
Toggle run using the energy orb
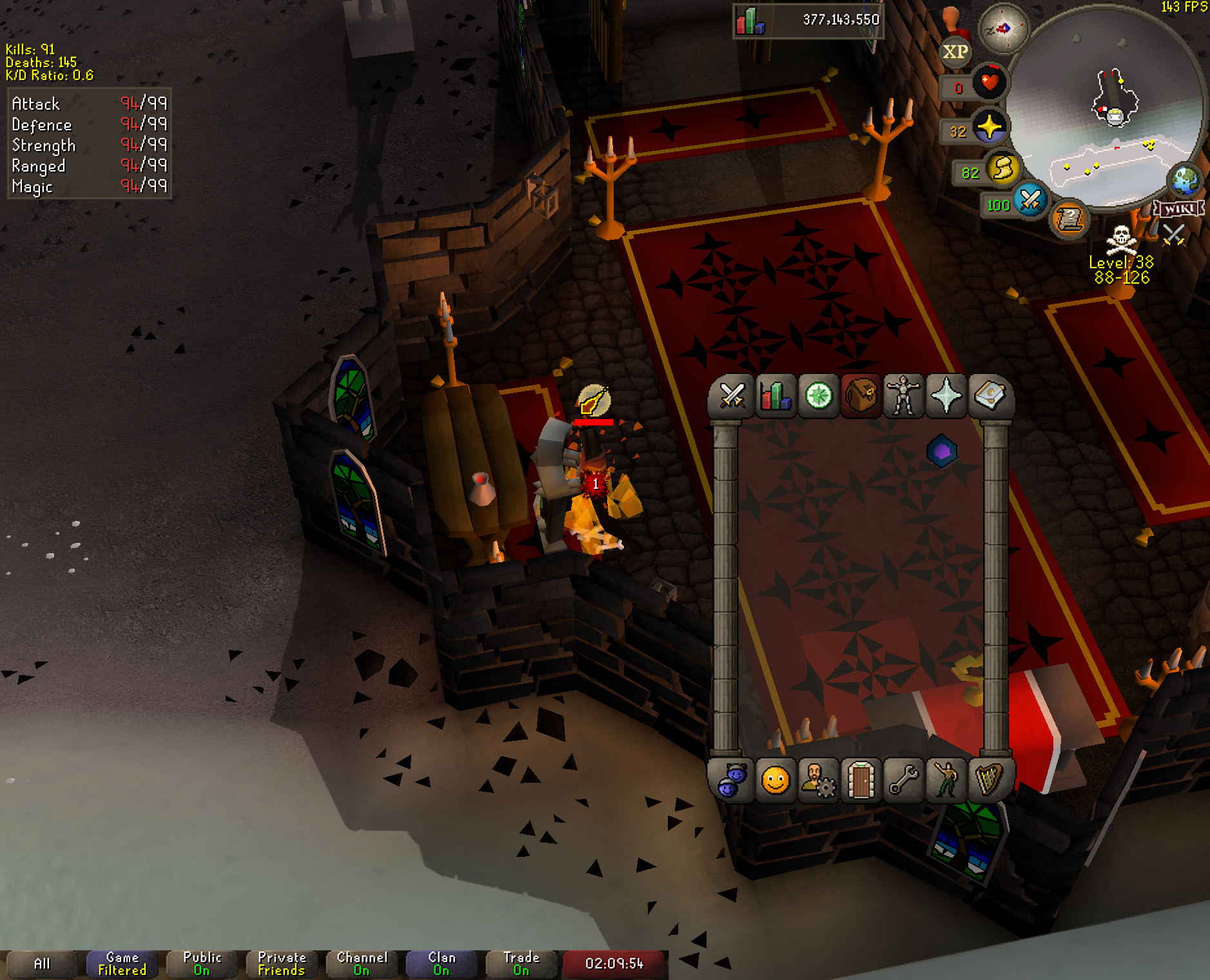[x=1002, y=169]
